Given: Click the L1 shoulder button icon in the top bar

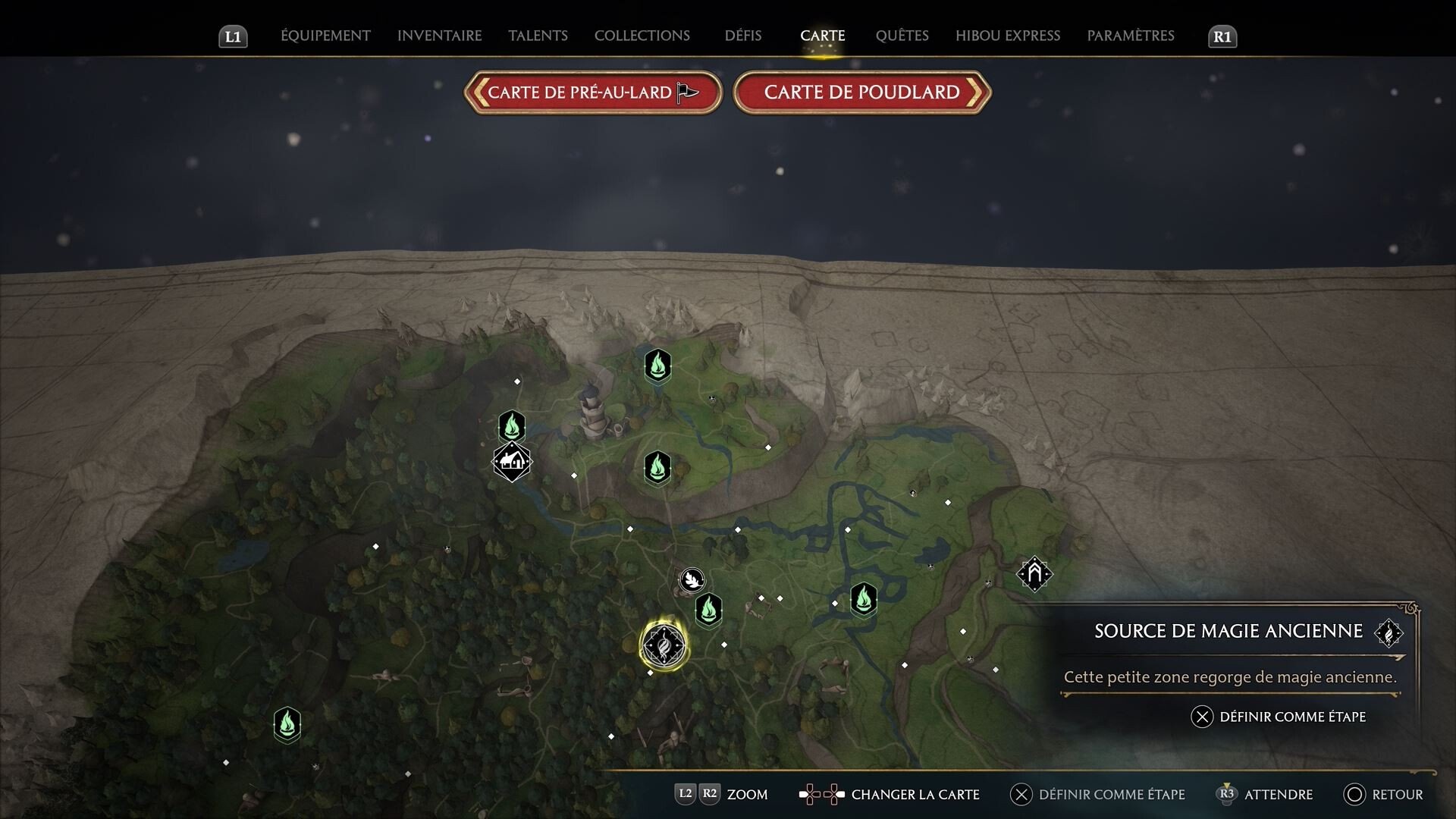Looking at the screenshot, I should click(233, 36).
